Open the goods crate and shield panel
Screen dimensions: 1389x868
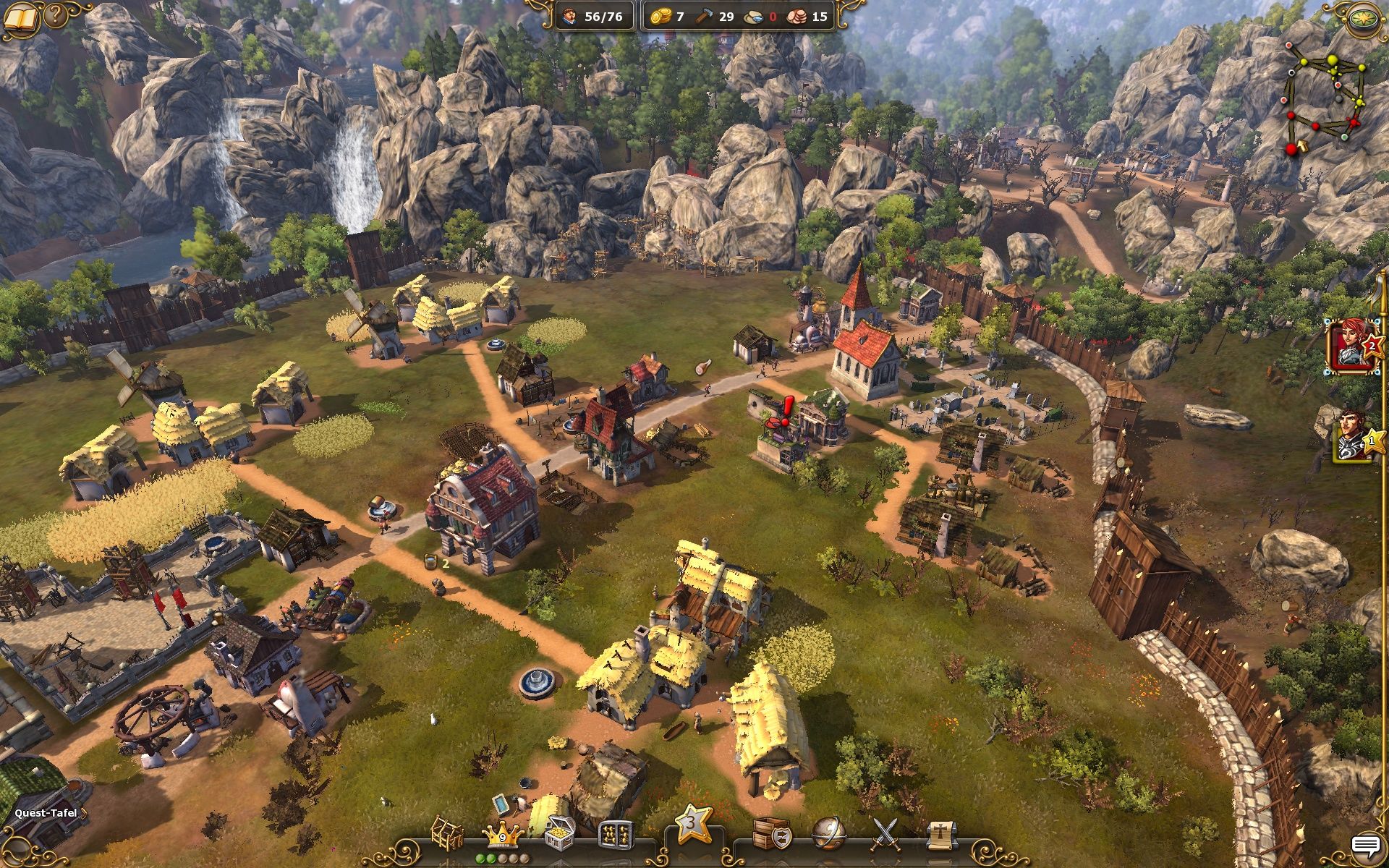[x=771, y=830]
